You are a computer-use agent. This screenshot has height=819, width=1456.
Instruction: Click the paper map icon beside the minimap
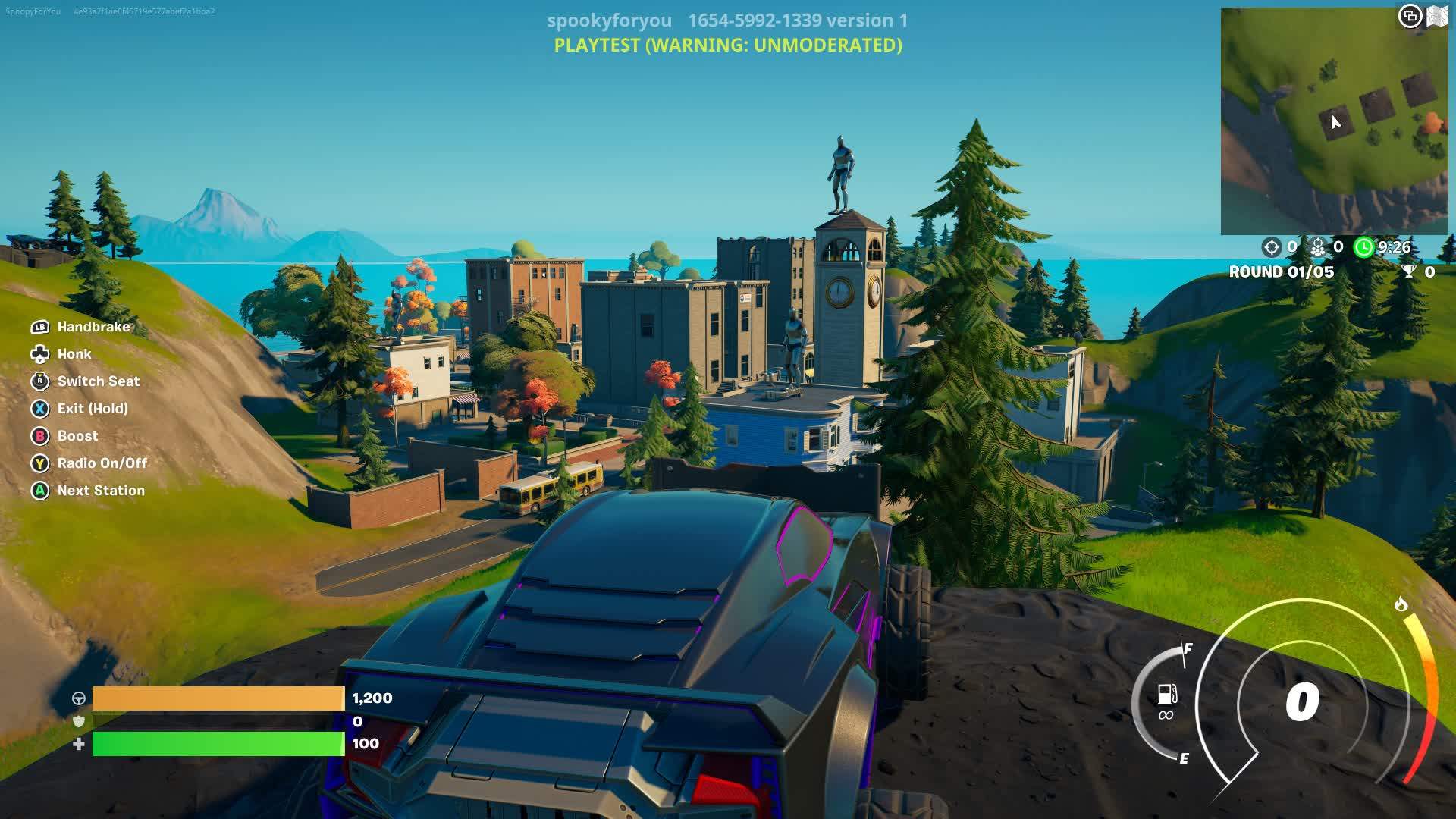click(x=1439, y=15)
